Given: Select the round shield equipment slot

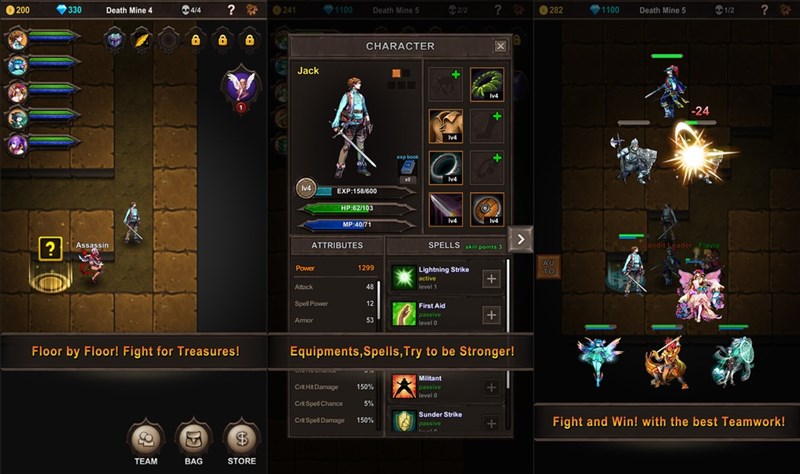Looking at the screenshot, I should coord(487,209).
